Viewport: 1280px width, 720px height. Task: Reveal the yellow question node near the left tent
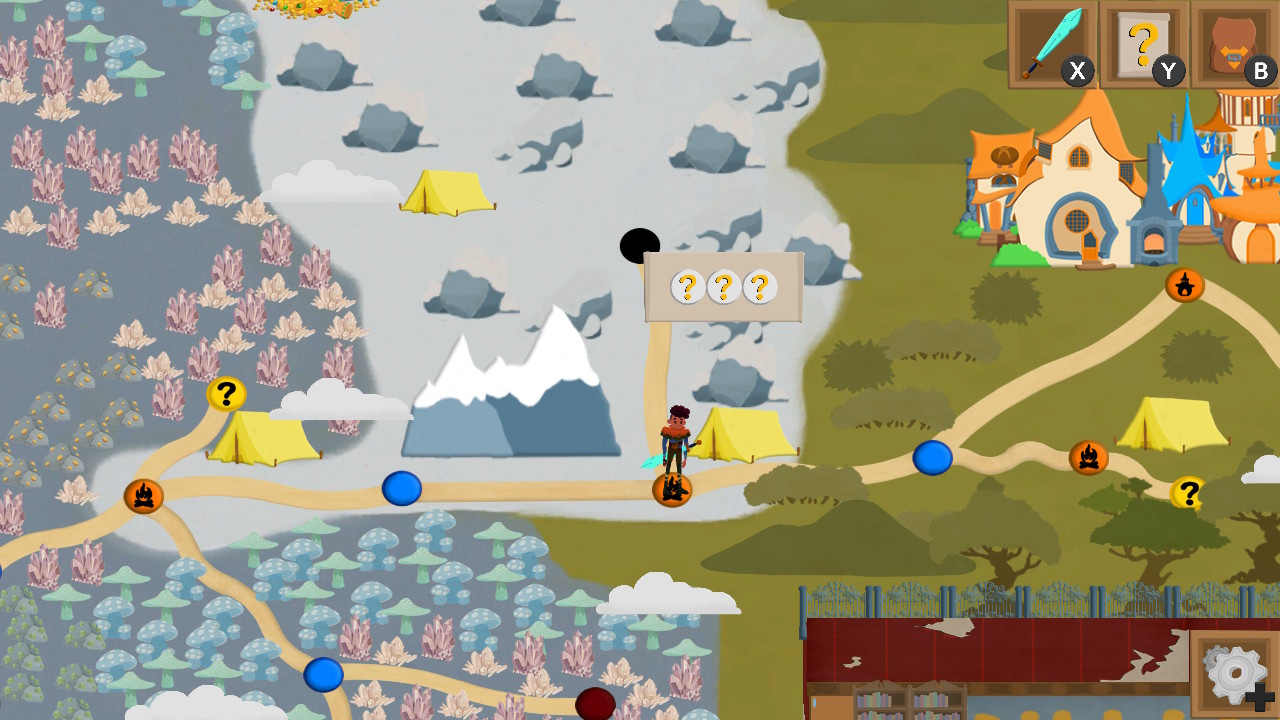(225, 393)
